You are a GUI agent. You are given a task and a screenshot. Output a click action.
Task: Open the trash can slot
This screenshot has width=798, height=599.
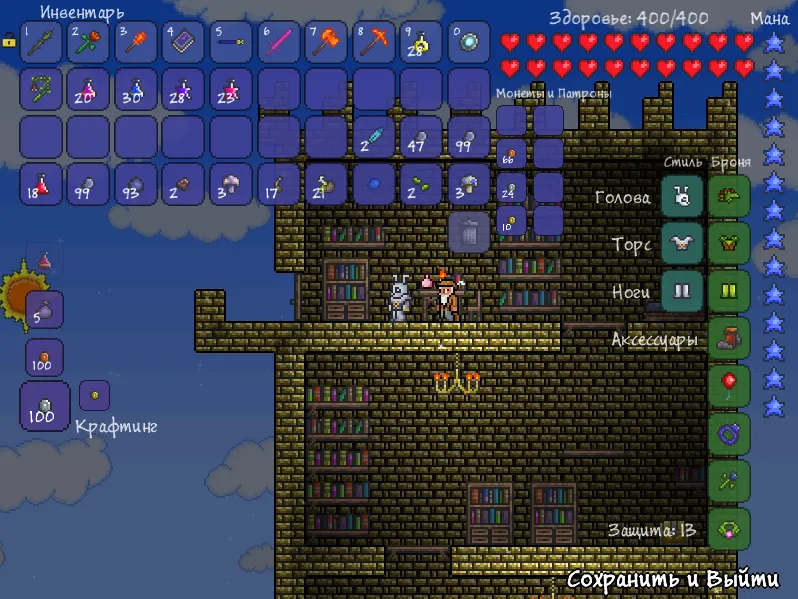(x=470, y=232)
